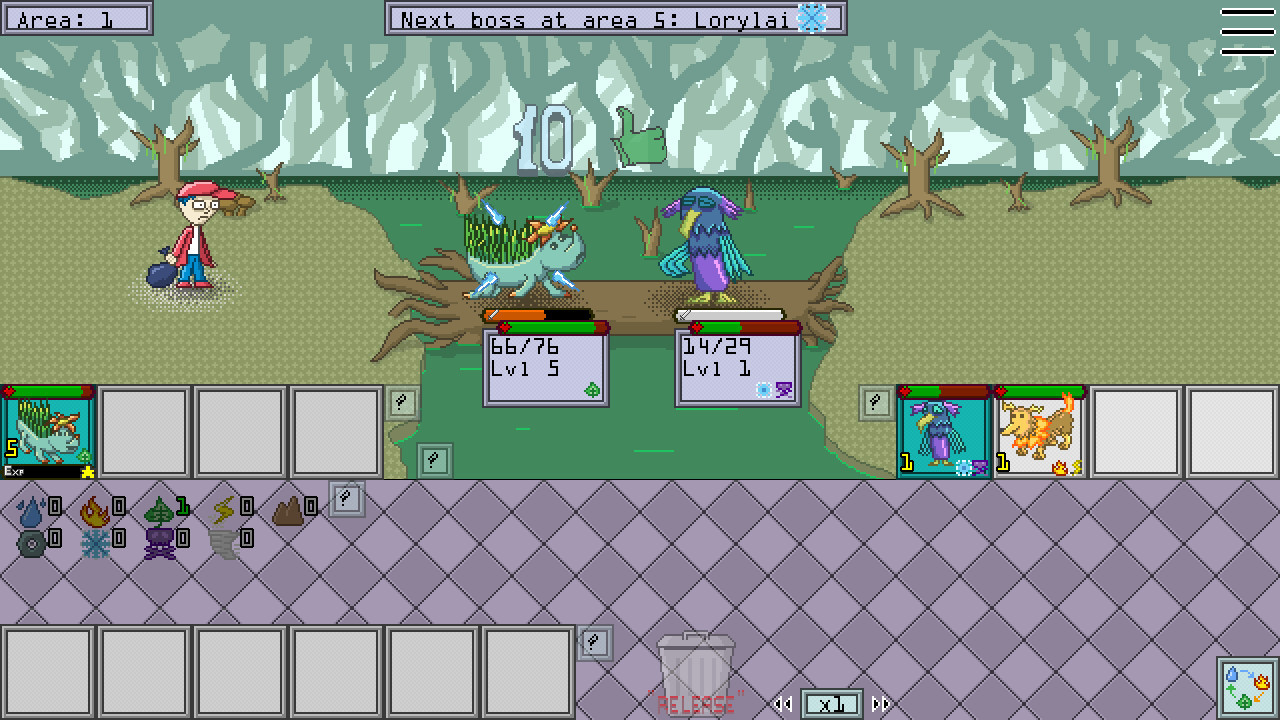Decrease the game speed
The width and height of the screenshot is (1280, 720).
783,704
